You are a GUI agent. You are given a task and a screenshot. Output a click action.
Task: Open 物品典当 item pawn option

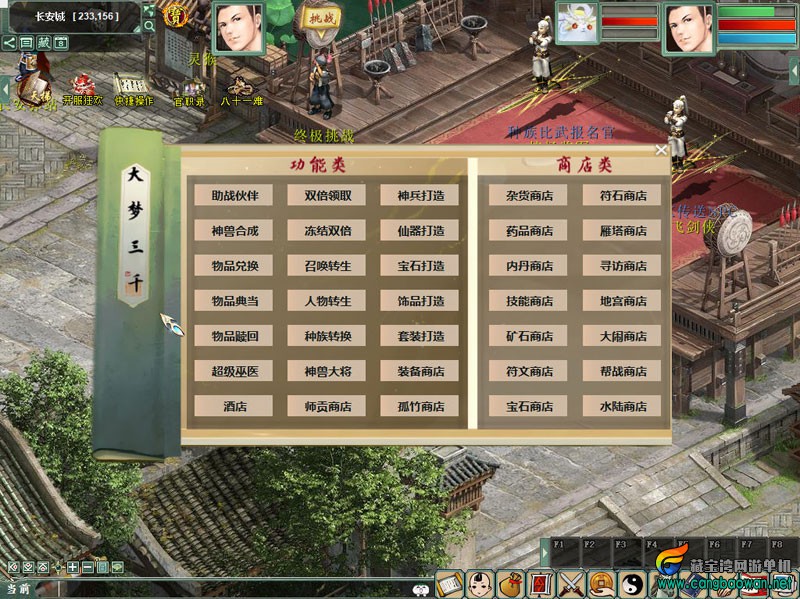[x=234, y=301]
